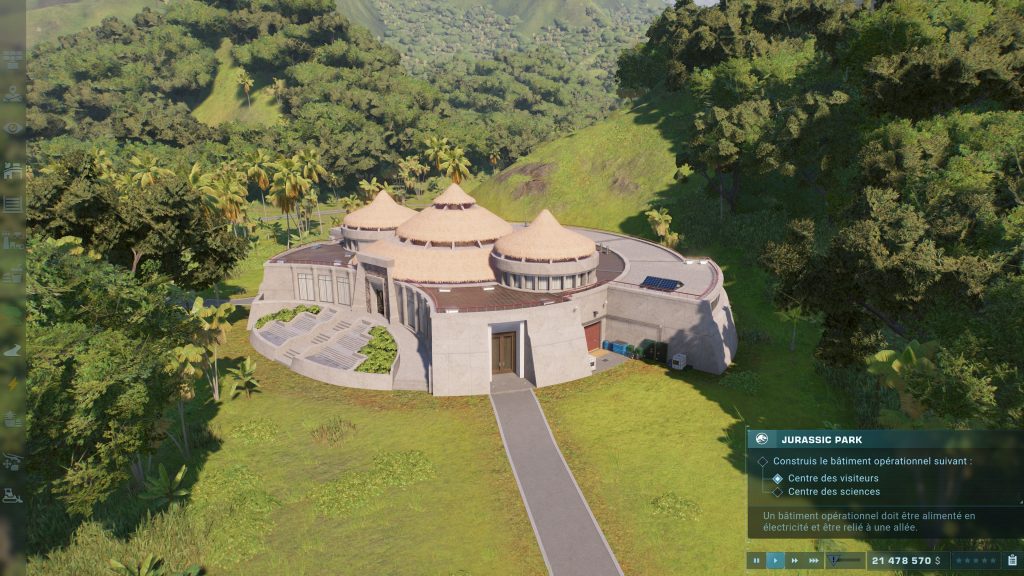Set game speed to normal play
Image resolution: width=1024 pixels, height=576 pixels.
point(775,561)
